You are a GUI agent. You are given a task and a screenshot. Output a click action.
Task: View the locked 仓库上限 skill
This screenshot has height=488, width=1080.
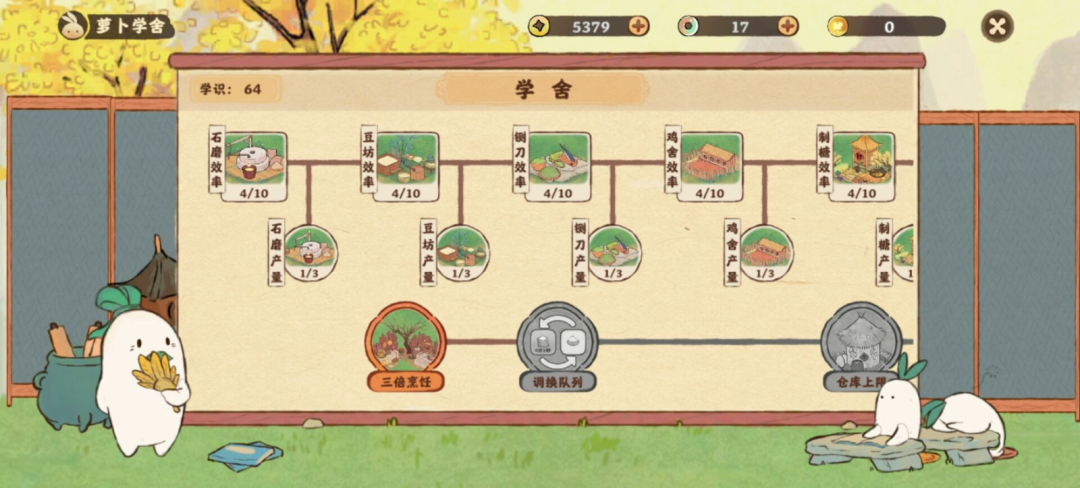click(x=860, y=342)
